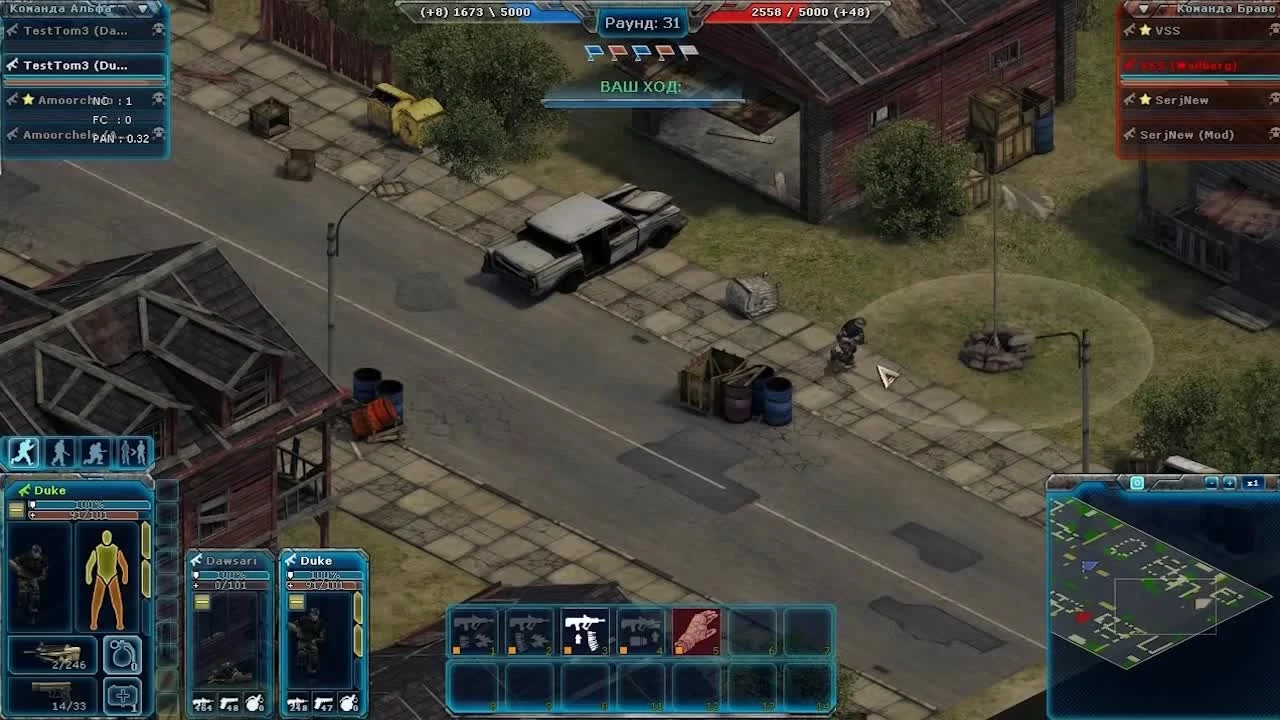
Task: Select the VSS (Walberg) entry in Bravo team
Action: coord(1190,65)
